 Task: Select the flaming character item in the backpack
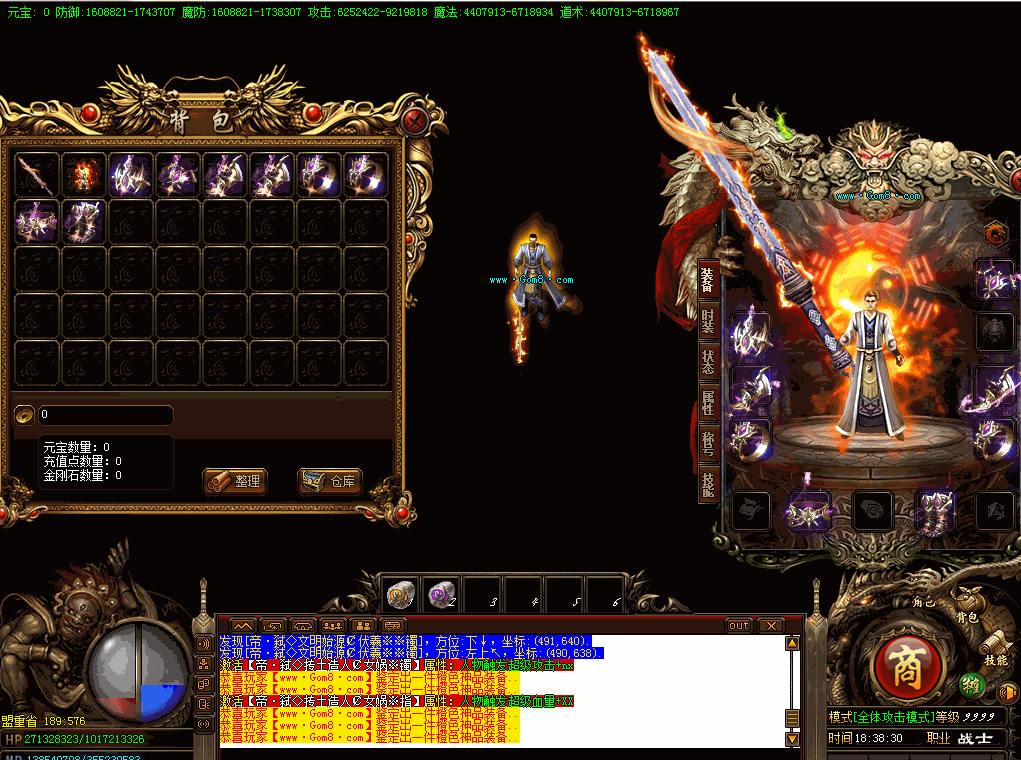[x=84, y=175]
